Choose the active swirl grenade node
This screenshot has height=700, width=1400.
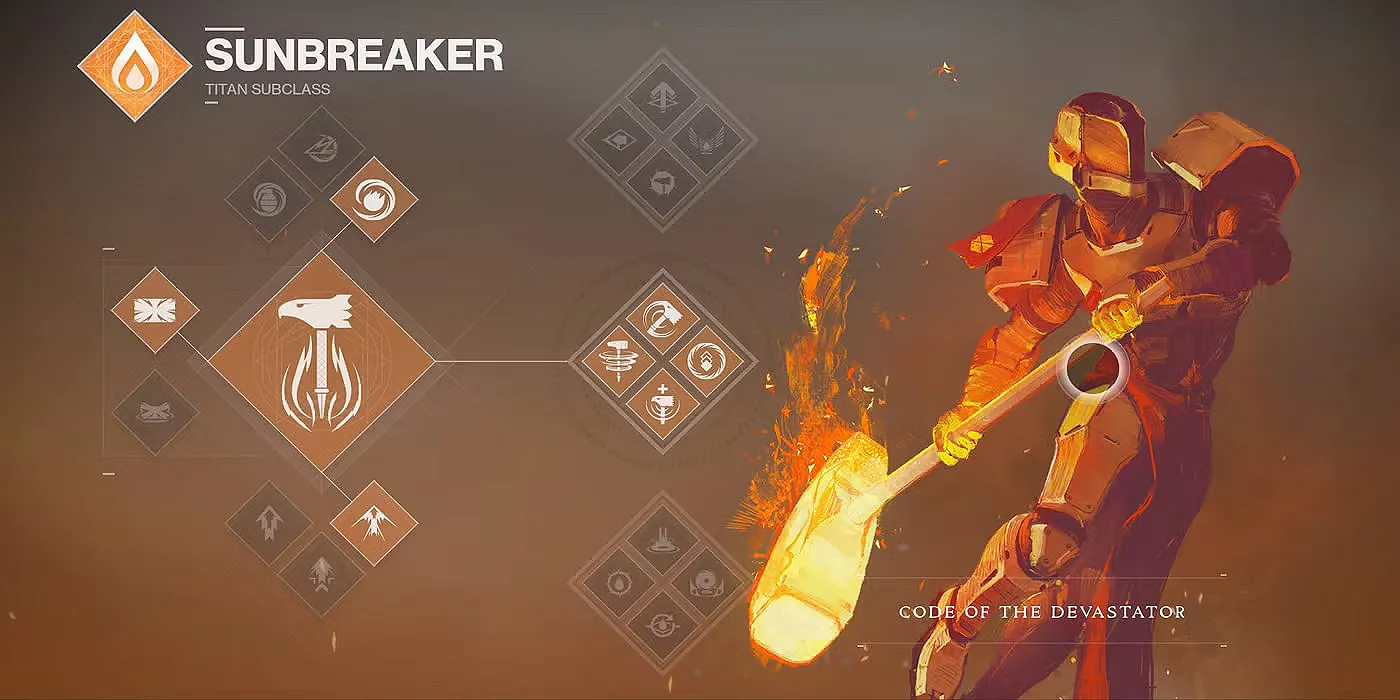[x=373, y=199]
